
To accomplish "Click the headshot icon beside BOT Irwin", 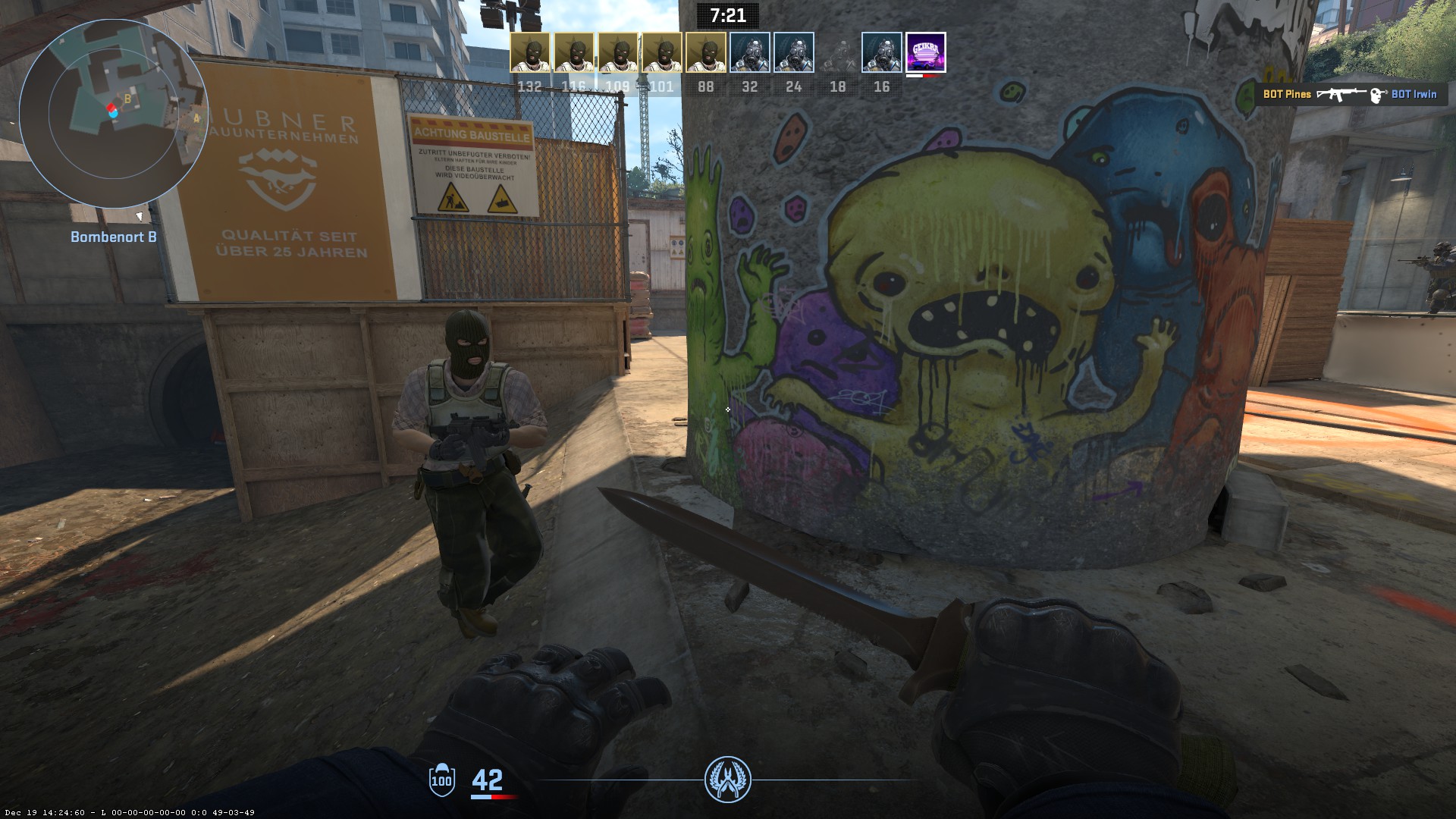I will [1378, 94].
